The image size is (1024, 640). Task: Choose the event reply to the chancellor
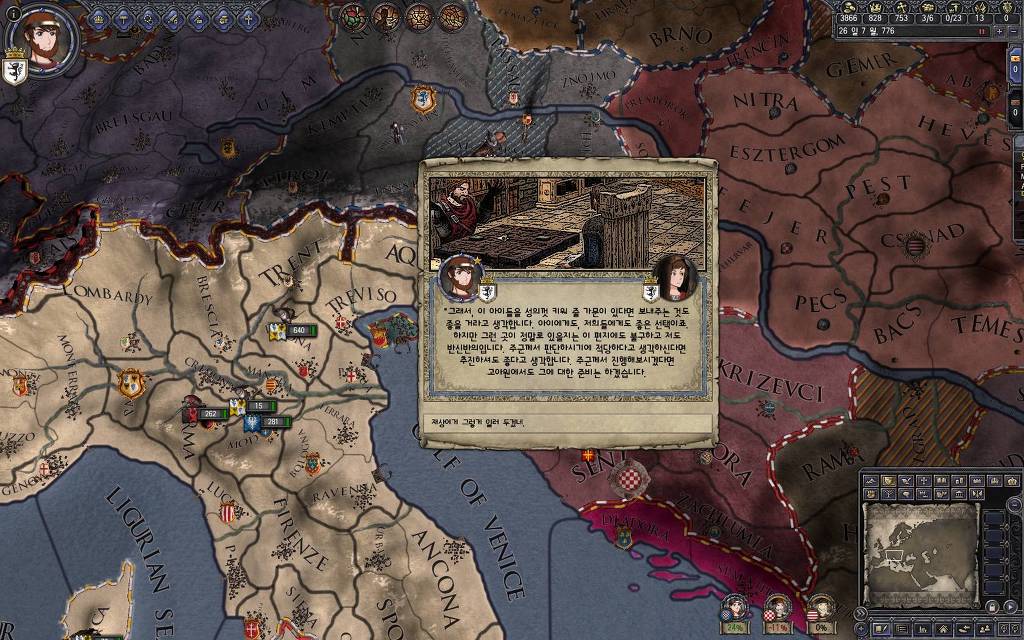[x=566, y=422]
